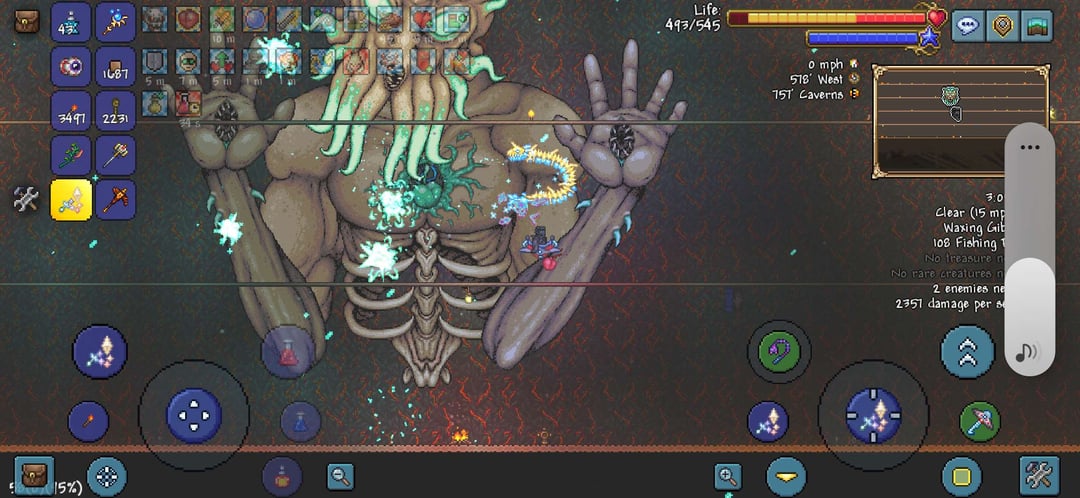Screen dimensions: 1080x498
Task: Select the hotbar slot with 3497 items
Action: [x=71, y=111]
